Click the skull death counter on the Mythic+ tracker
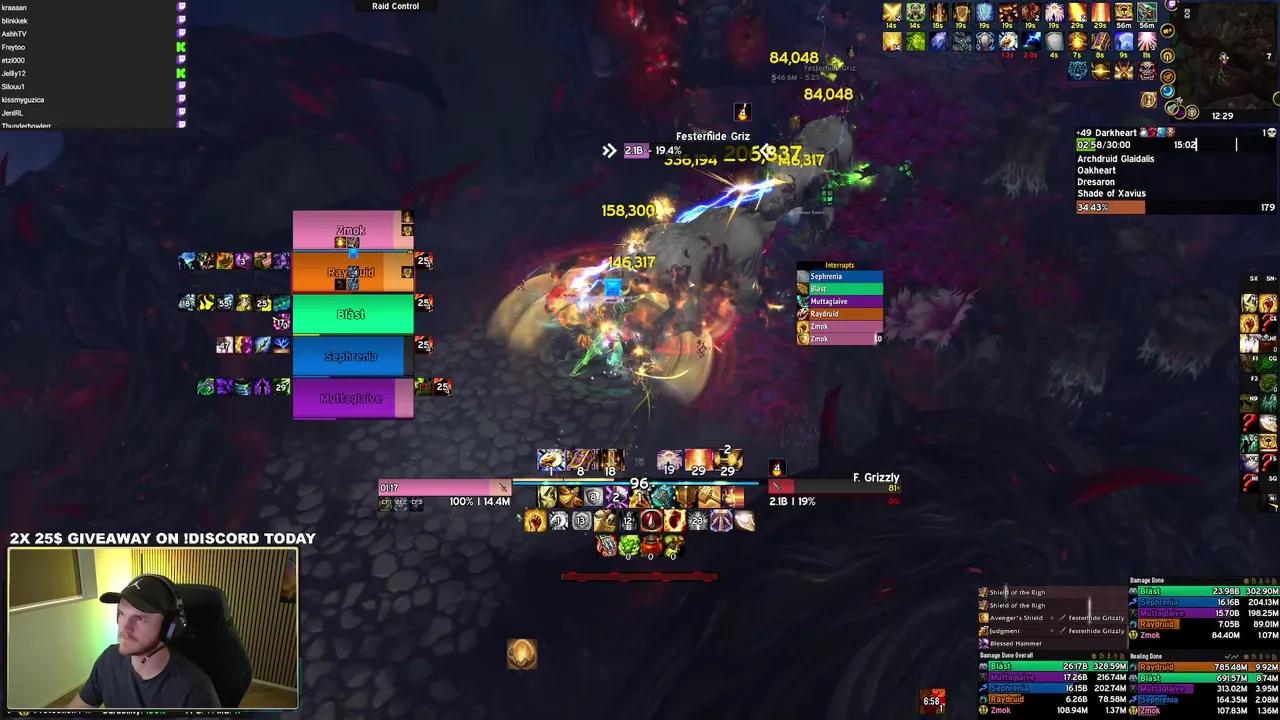The image size is (1280, 720). tap(1270, 132)
